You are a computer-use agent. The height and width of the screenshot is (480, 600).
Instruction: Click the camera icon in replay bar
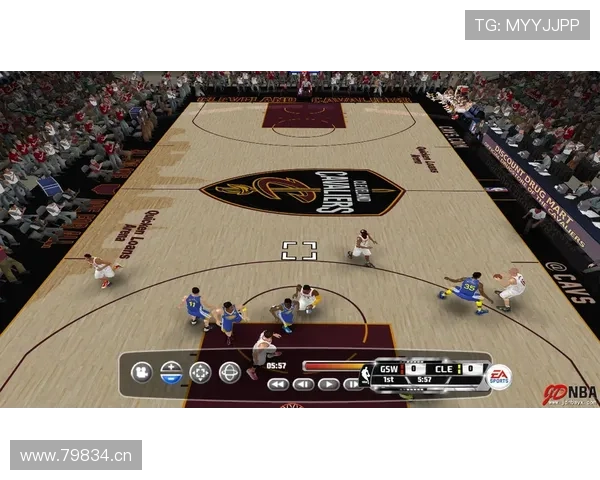pyautogui.click(x=142, y=372)
